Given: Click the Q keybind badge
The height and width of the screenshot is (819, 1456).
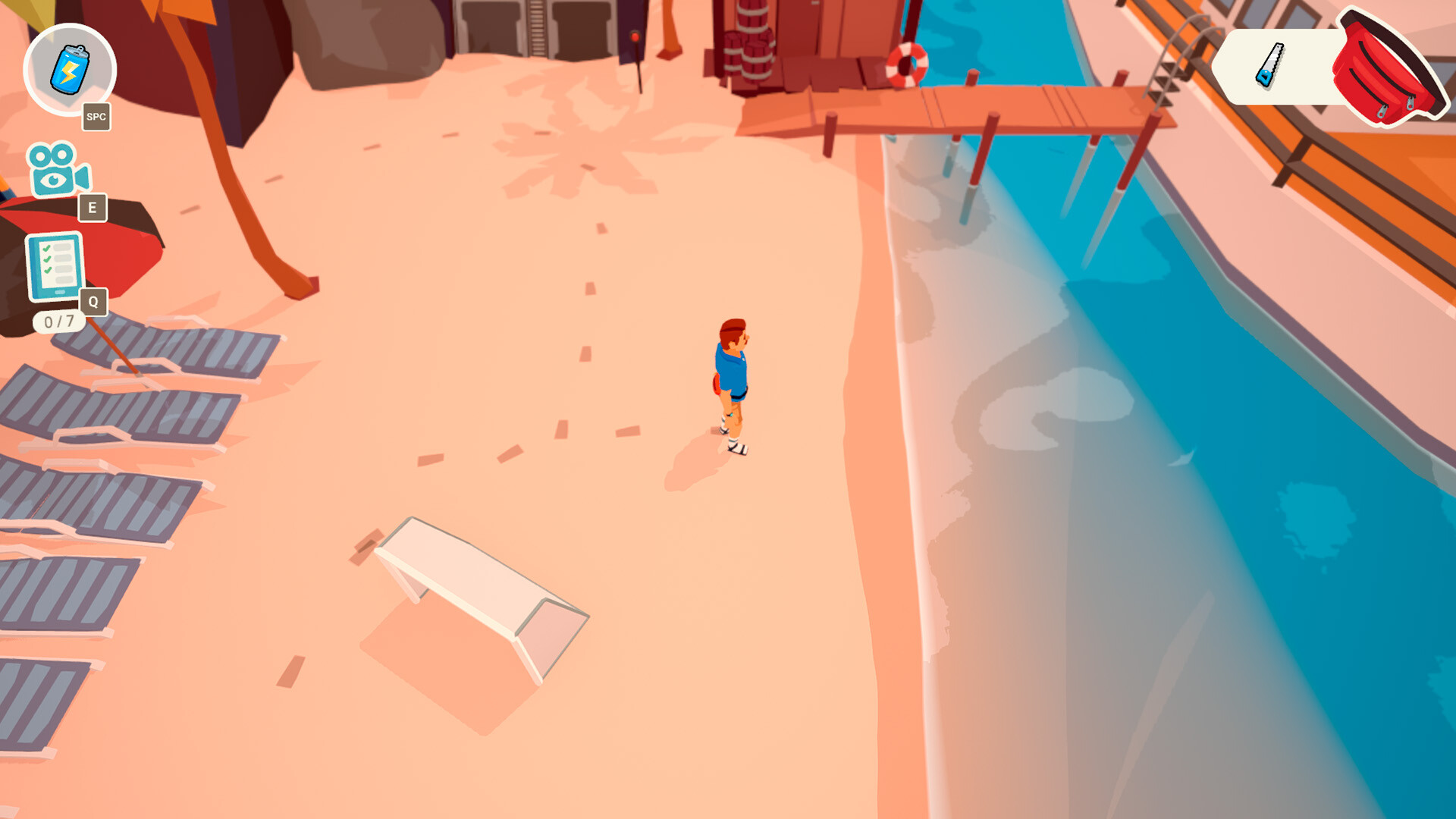Looking at the screenshot, I should click(x=93, y=302).
